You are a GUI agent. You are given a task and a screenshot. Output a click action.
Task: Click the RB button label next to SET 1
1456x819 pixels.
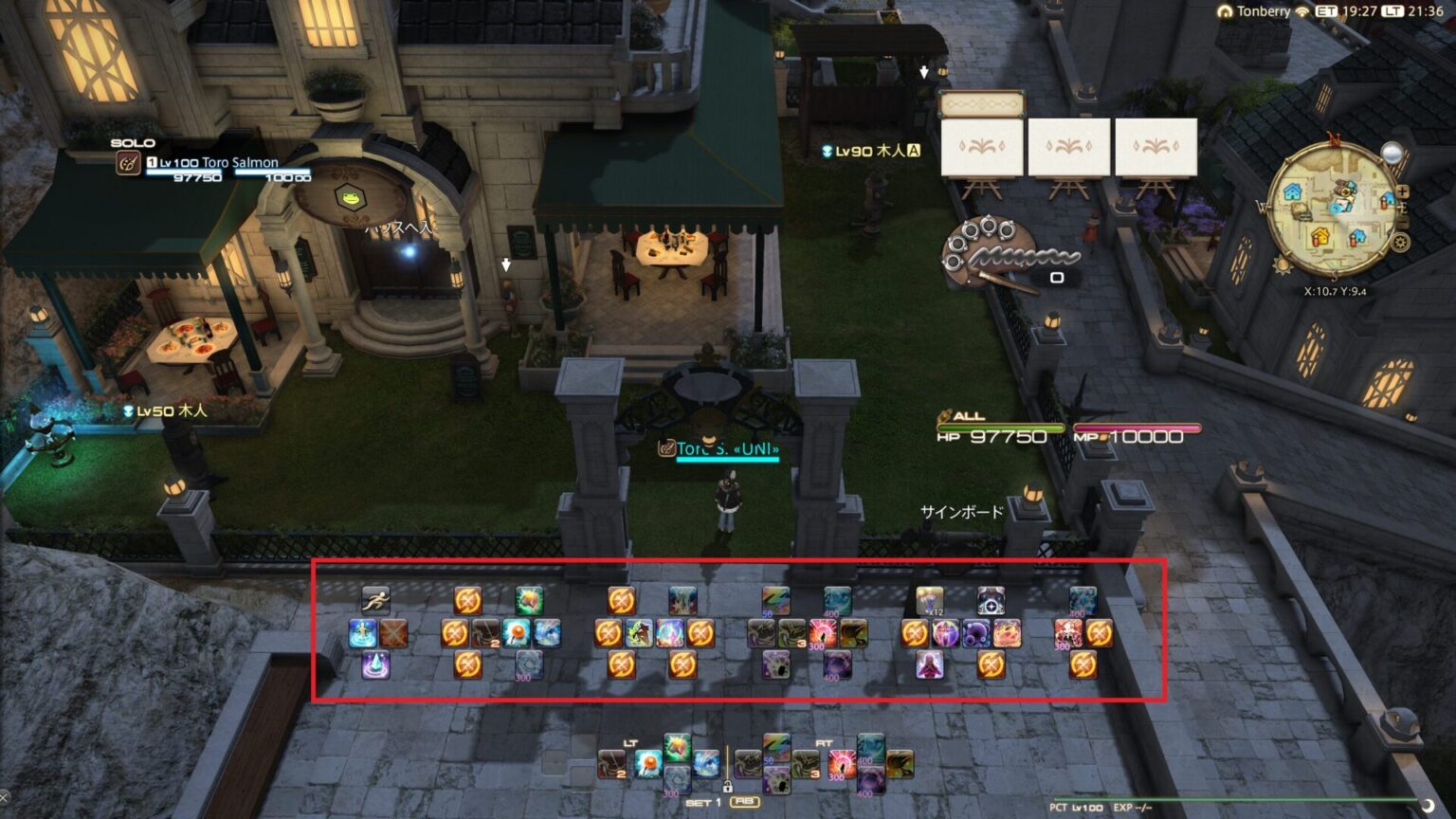[x=745, y=801]
